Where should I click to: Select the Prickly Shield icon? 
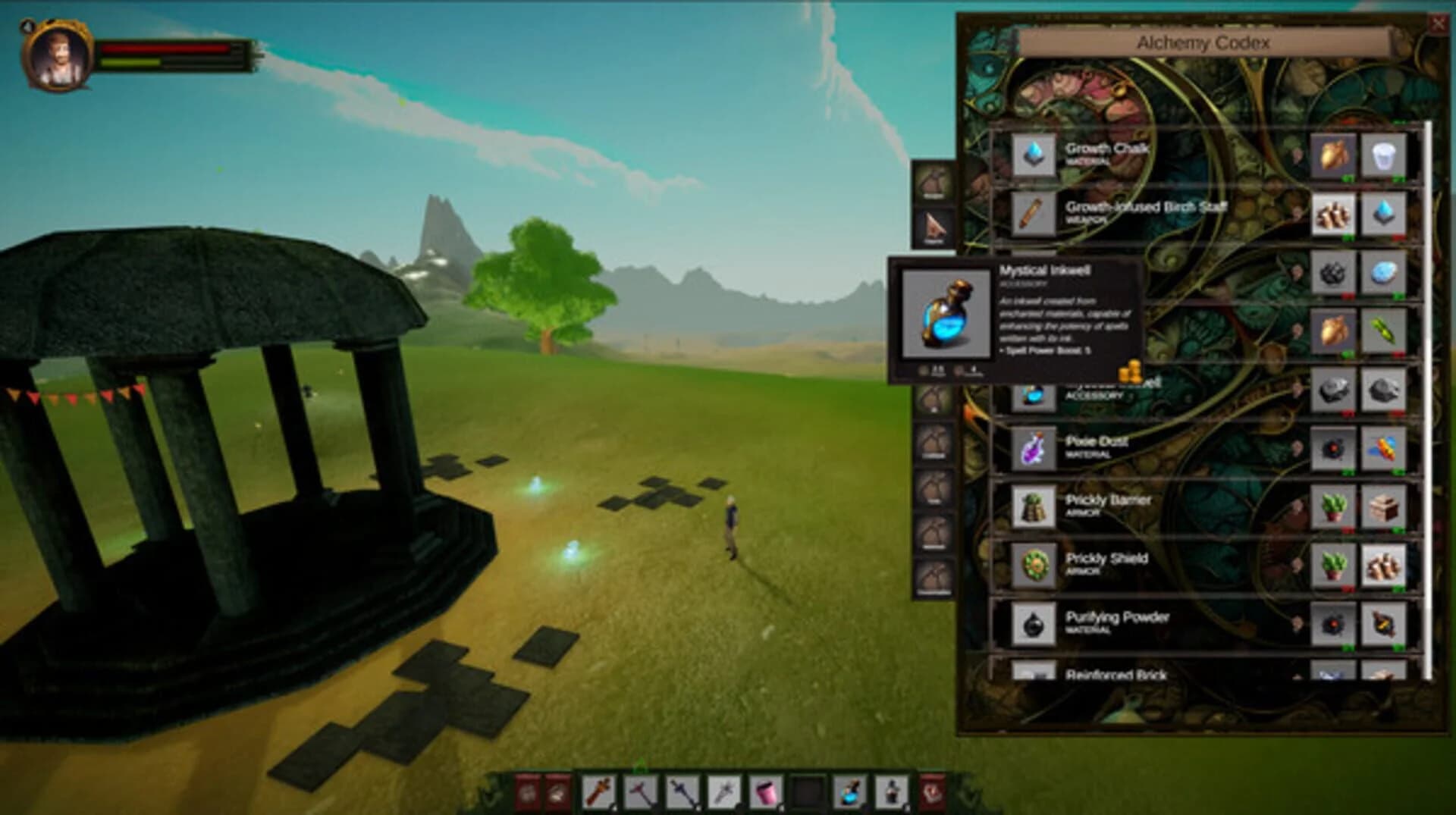[x=1031, y=566]
